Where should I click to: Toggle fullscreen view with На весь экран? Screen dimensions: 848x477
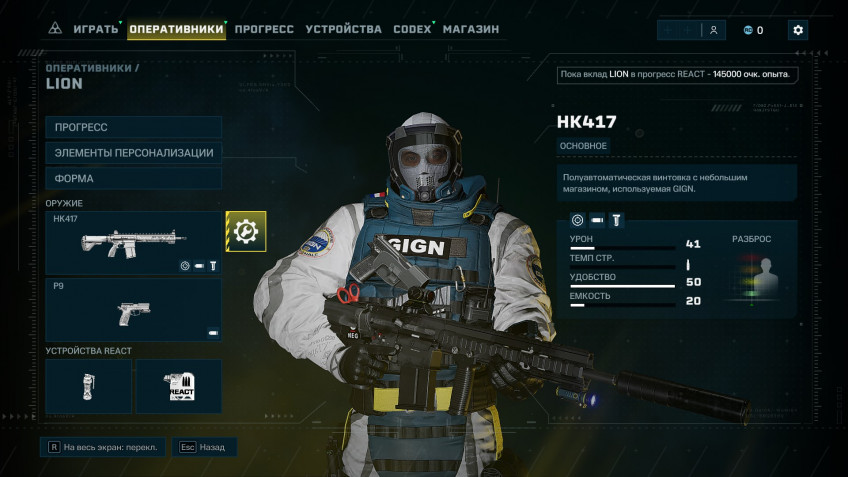102,448
